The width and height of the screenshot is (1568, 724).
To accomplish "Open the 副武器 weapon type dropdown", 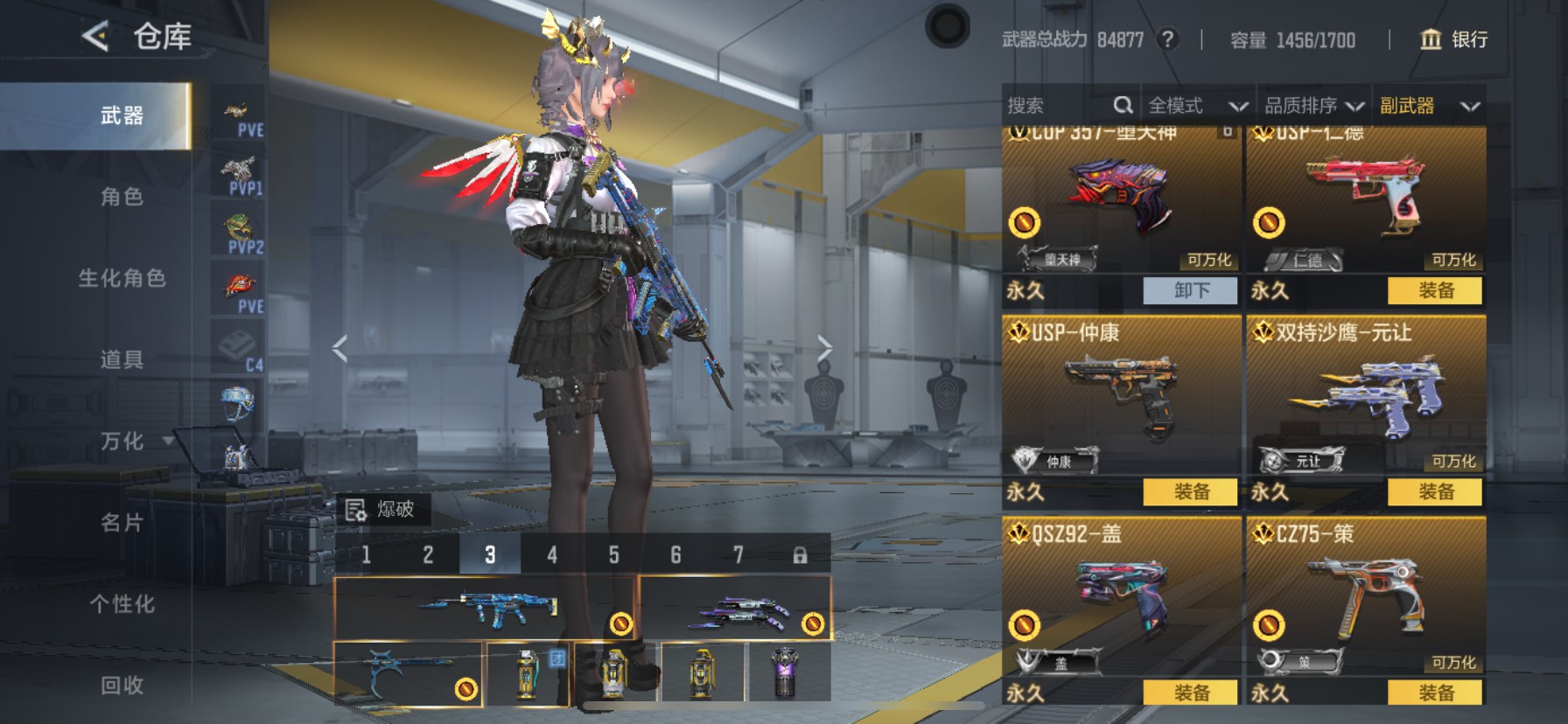I will click(1429, 106).
